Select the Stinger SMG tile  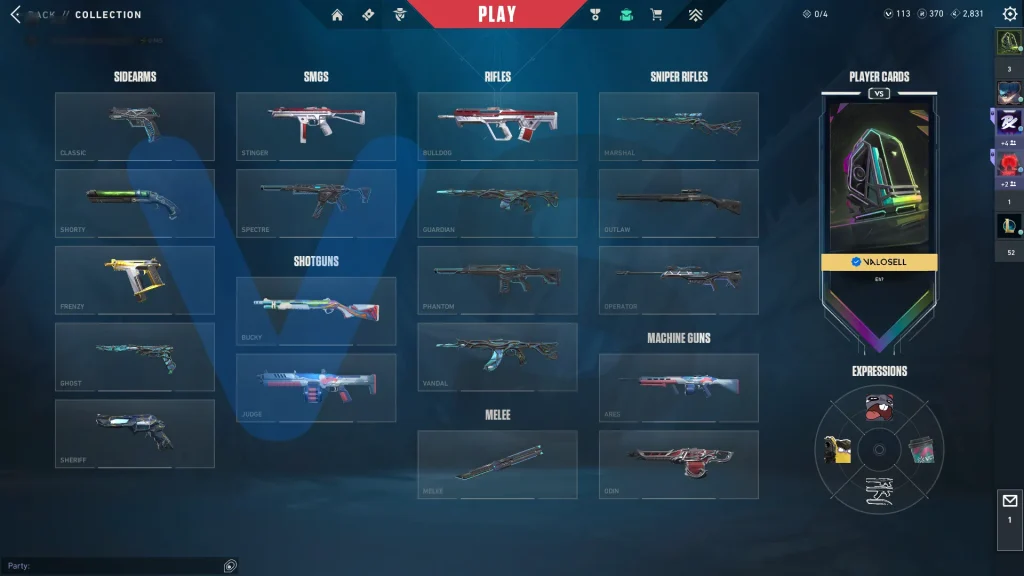(x=316, y=126)
